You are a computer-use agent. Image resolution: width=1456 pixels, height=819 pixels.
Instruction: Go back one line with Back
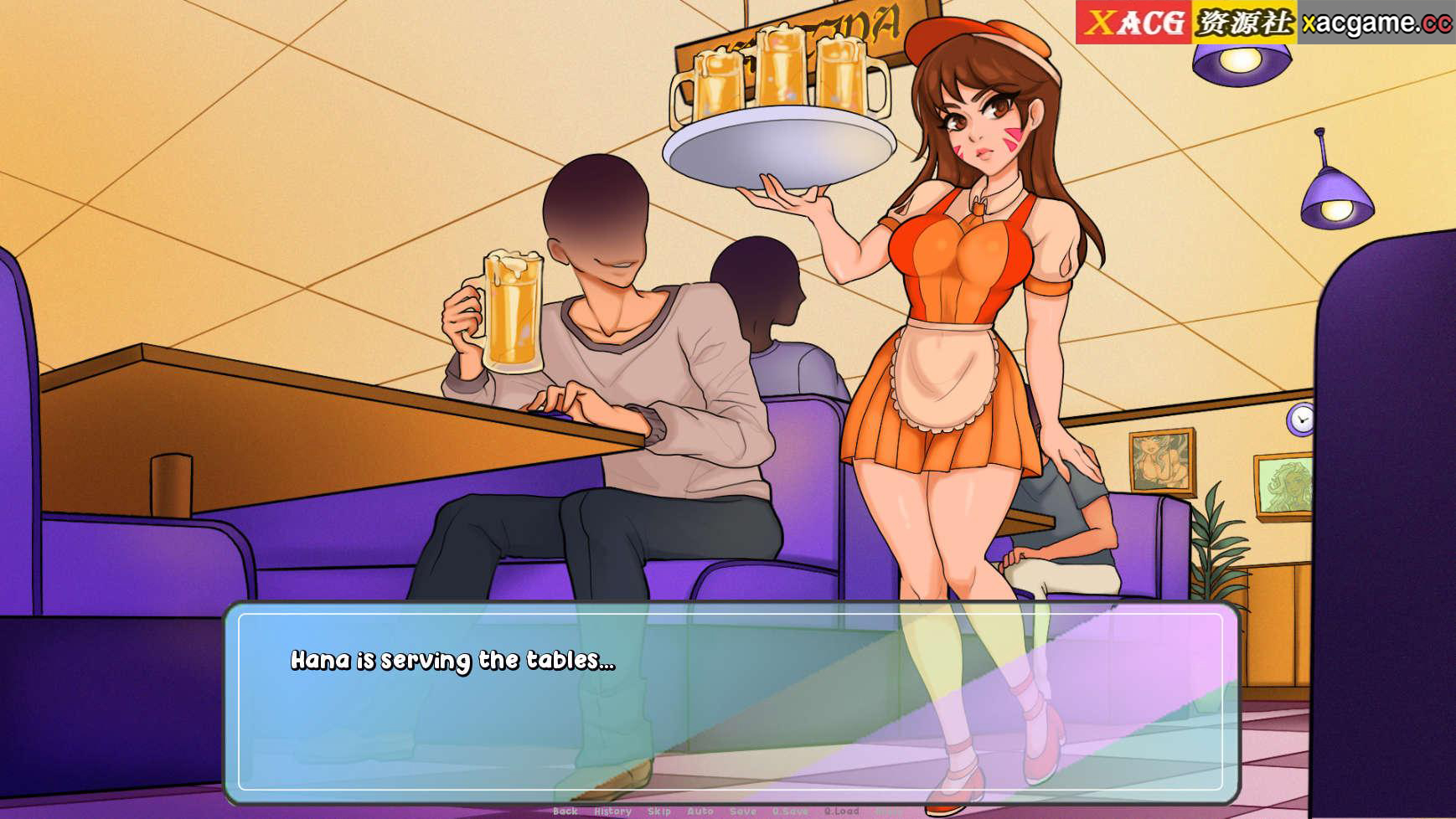[x=565, y=811]
